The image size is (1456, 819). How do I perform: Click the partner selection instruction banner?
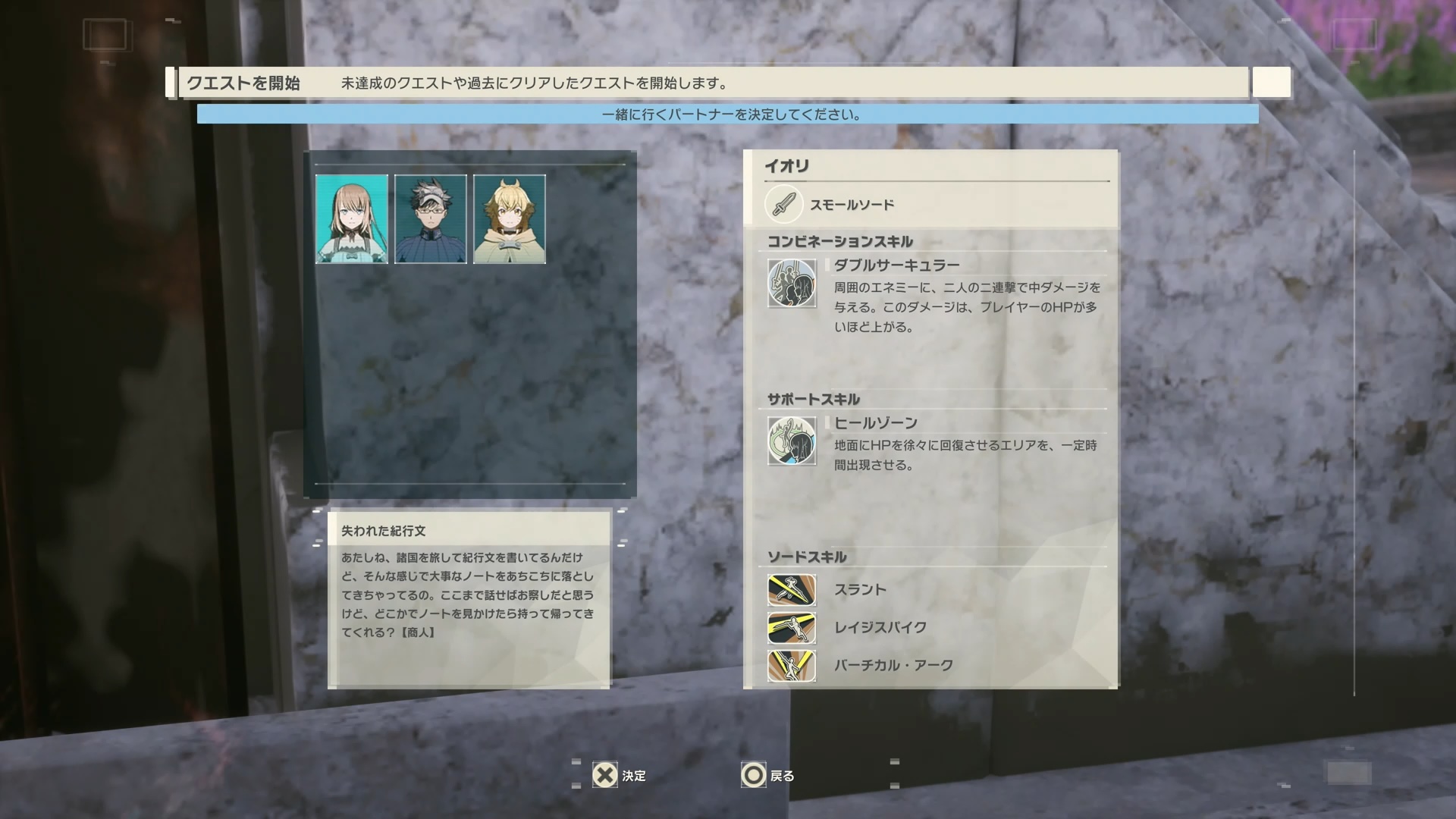click(x=728, y=115)
